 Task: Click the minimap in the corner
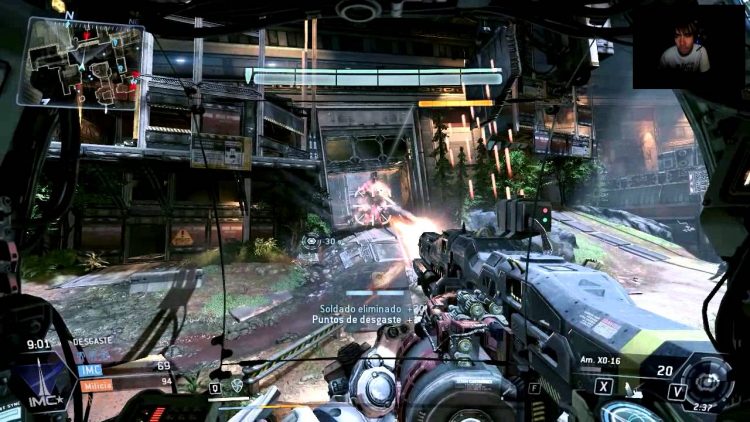pyautogui.click(x=80, y=62)
